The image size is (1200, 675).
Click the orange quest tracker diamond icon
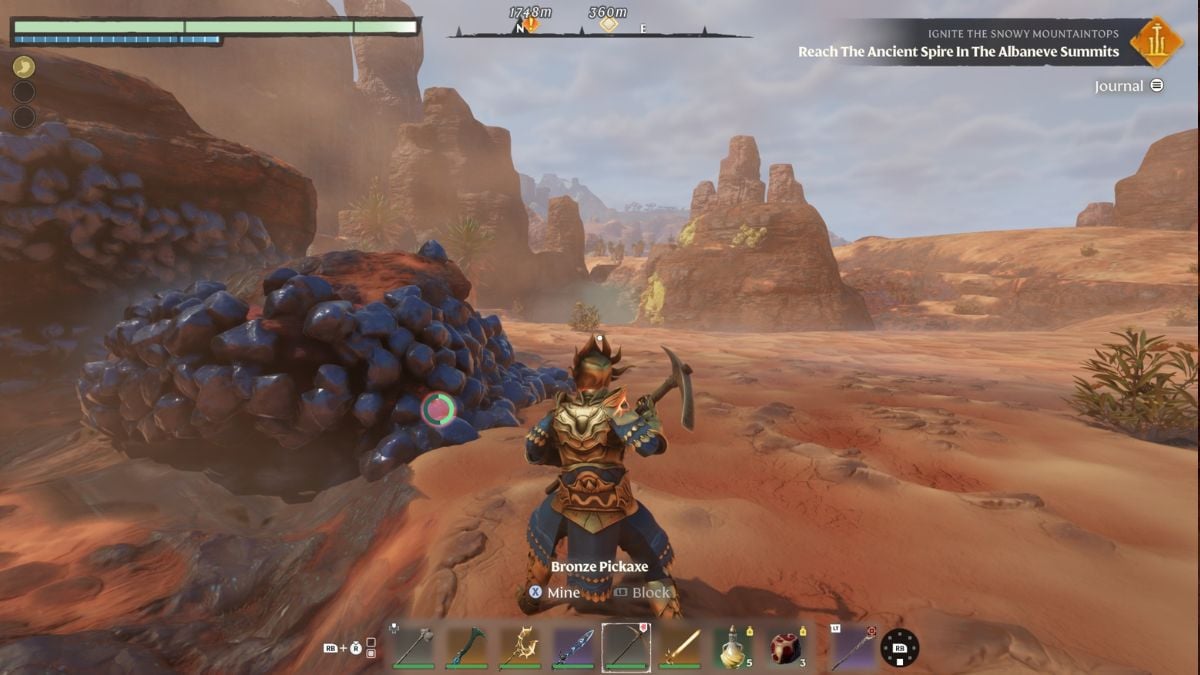tap(1157, 42)
